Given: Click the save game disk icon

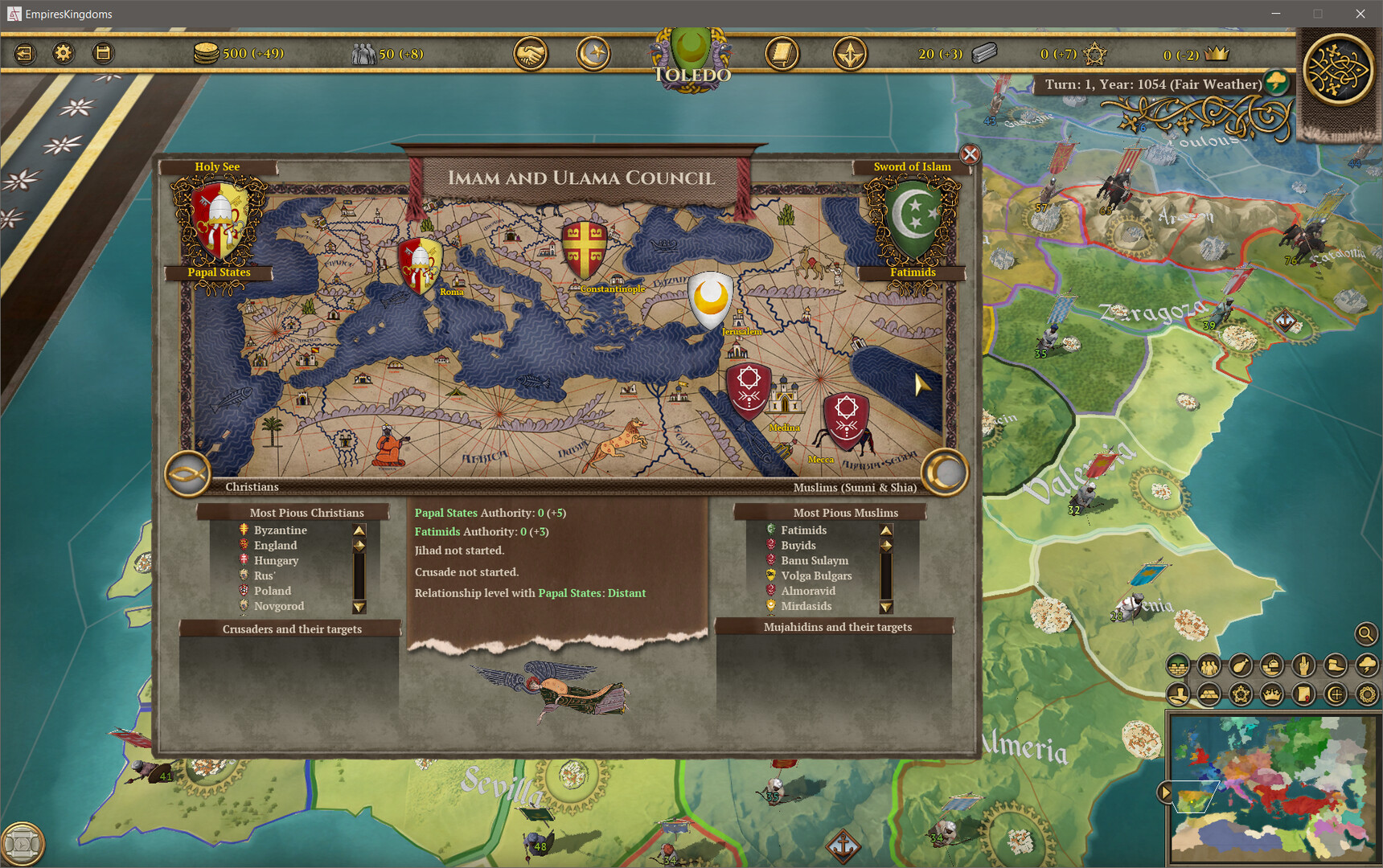Looking at the screenshot, I should click(102, 53).
